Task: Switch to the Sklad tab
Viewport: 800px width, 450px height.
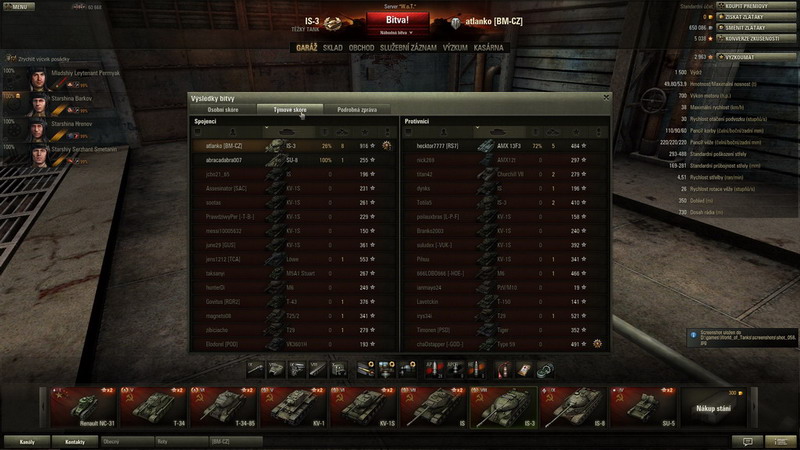Action: pos(332,47)
